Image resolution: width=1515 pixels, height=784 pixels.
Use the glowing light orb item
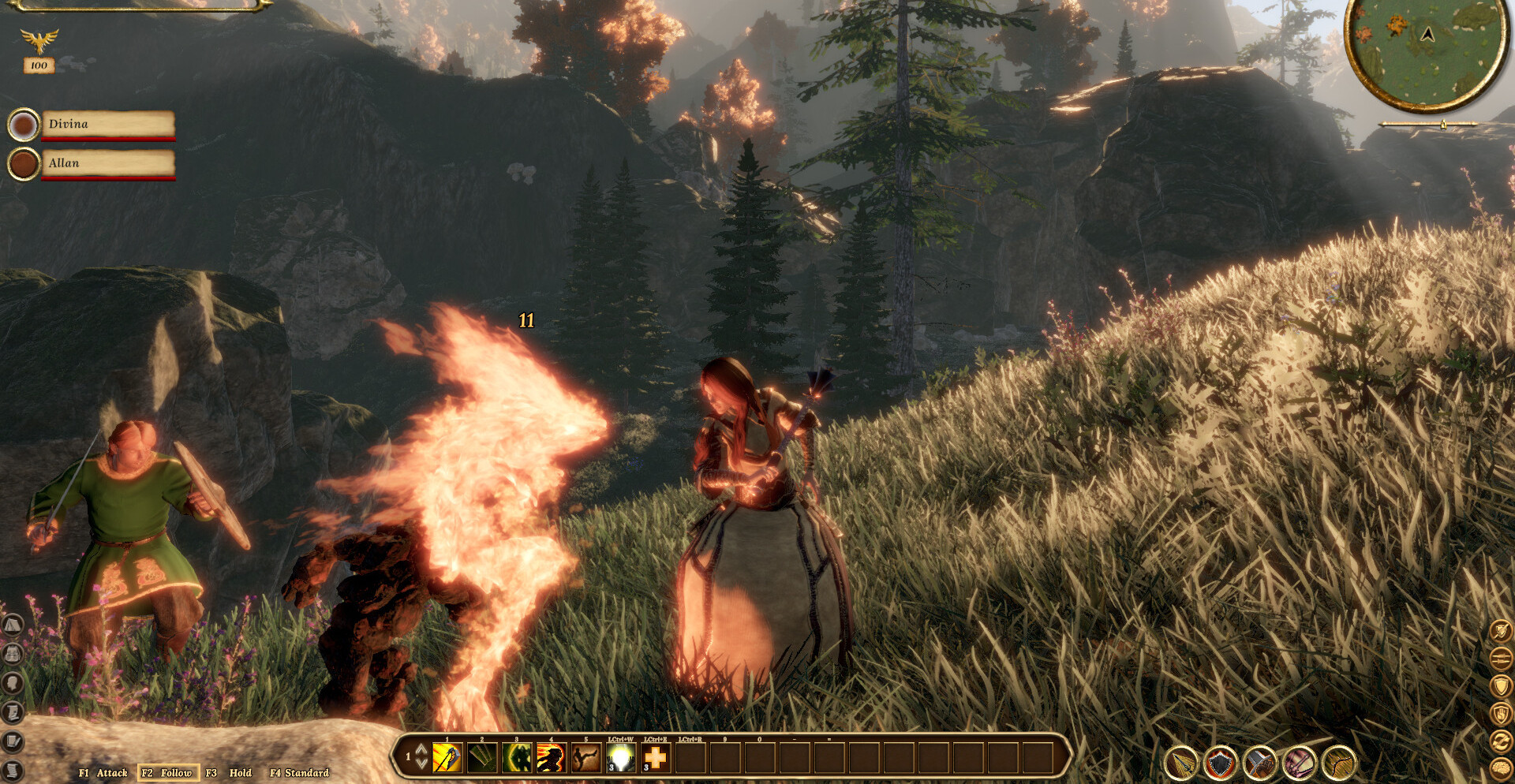pos(621,758)
